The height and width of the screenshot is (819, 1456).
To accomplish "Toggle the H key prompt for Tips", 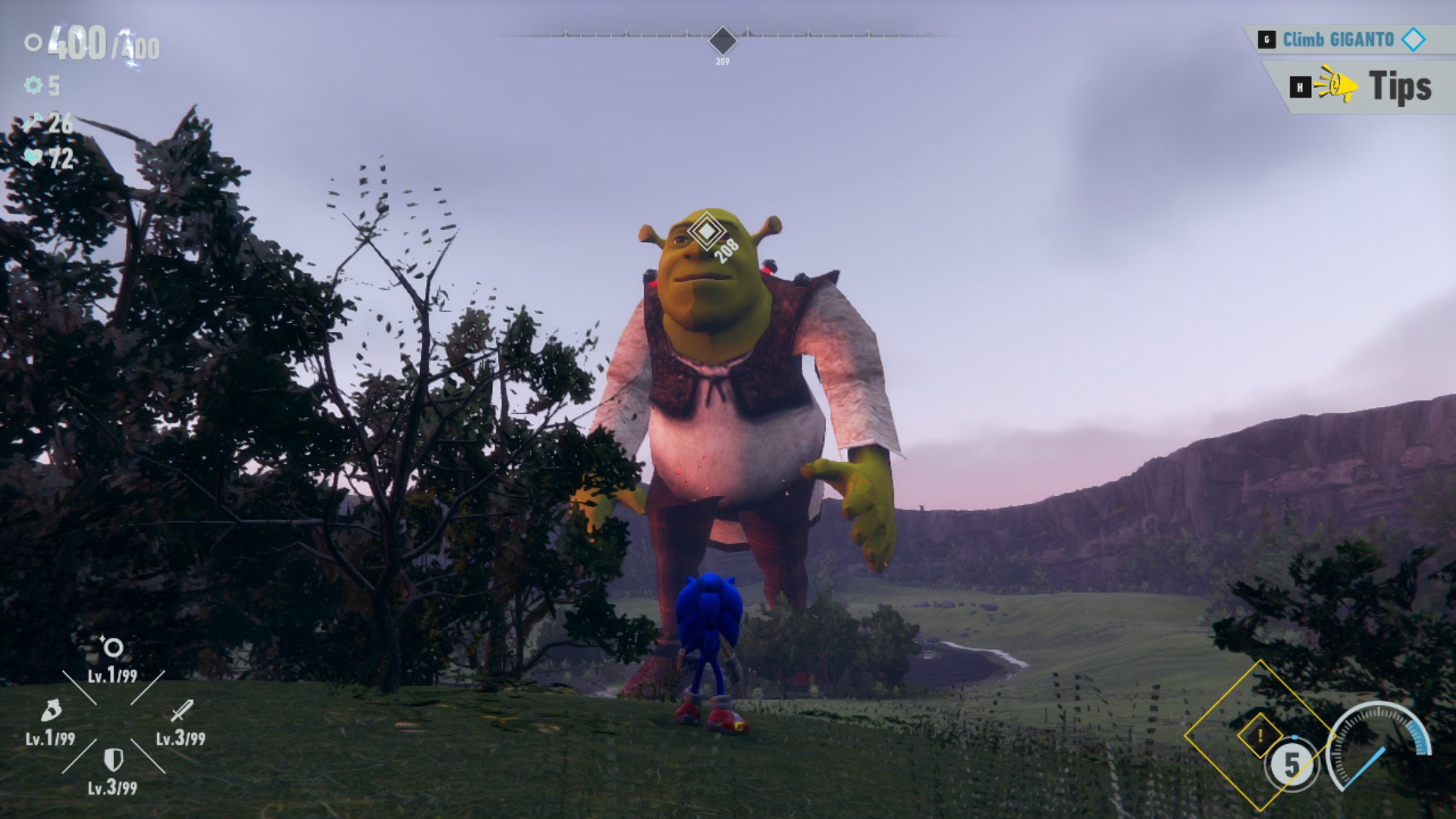I will 1299,85.
